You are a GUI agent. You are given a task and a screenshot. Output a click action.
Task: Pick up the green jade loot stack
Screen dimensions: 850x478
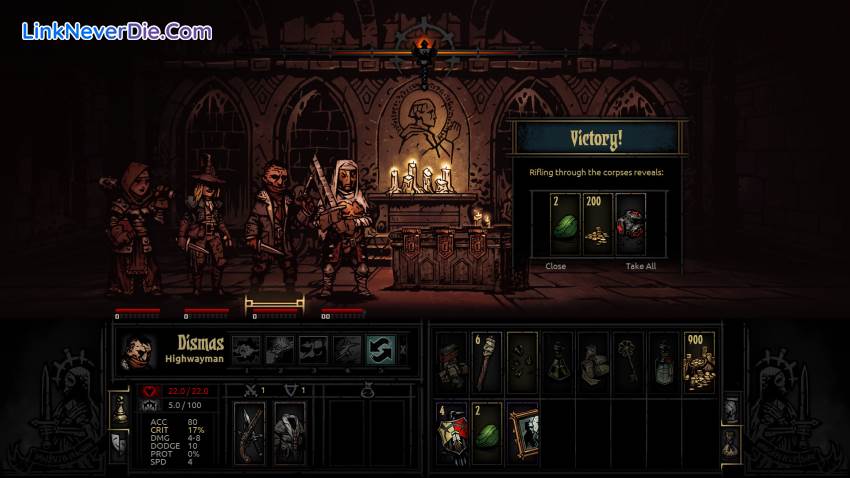[x=563, y=226]
